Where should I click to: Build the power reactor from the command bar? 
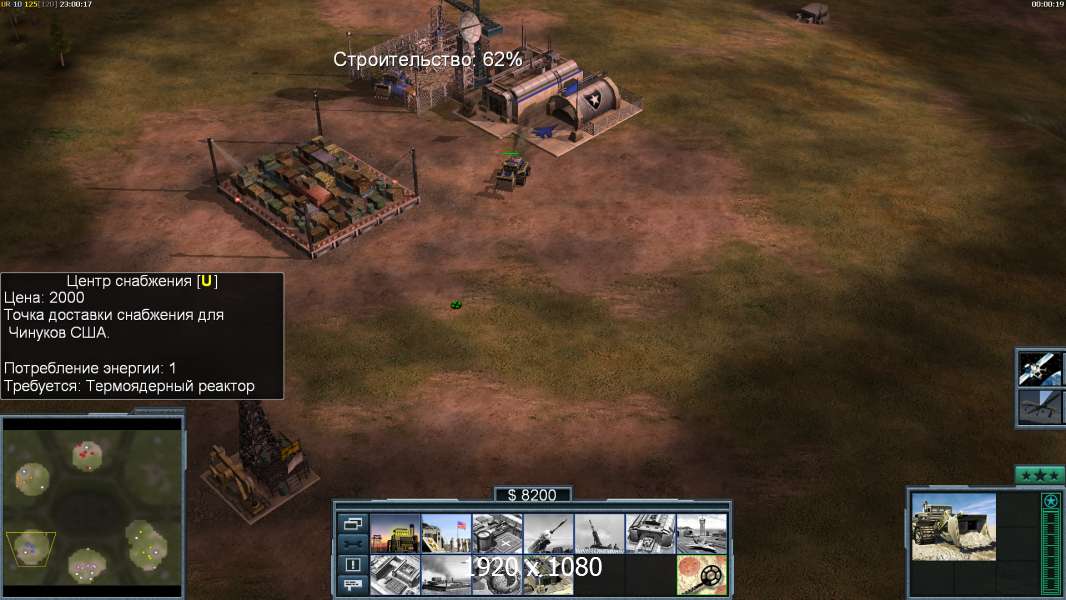[395, 533]
